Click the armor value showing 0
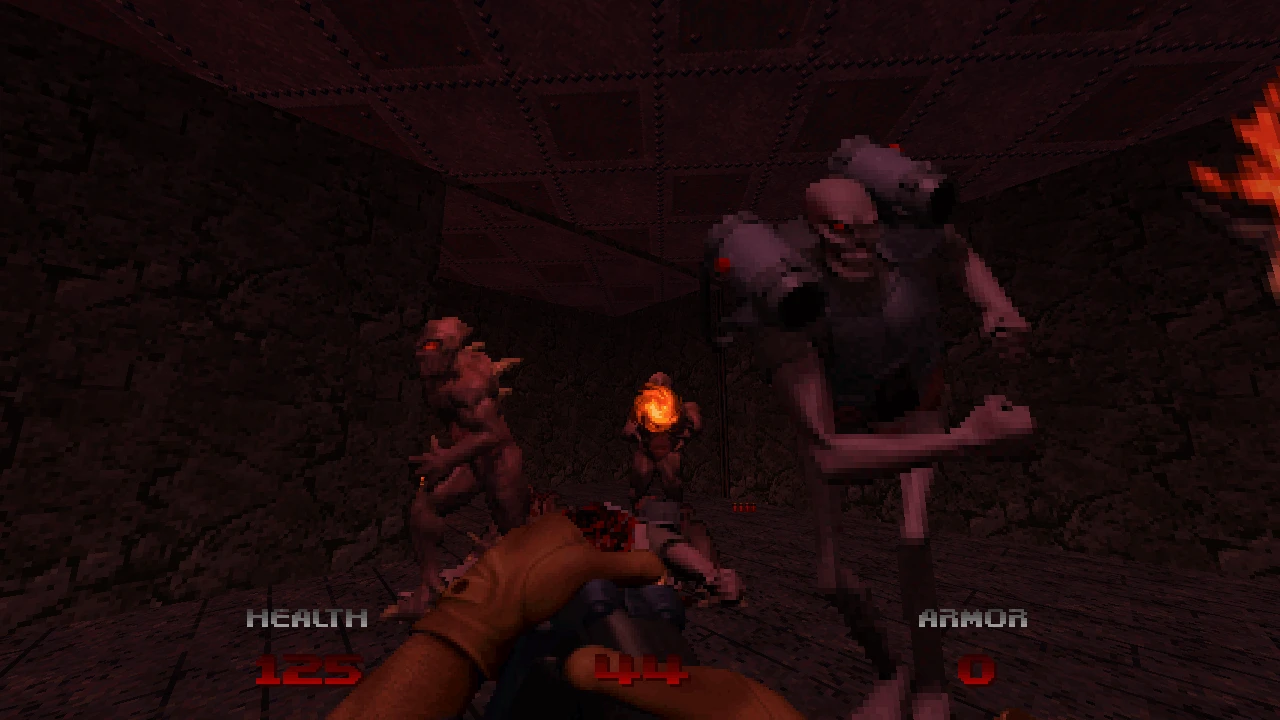The height and width of the screenshot is (720, 1280). (x=975, y=669)
